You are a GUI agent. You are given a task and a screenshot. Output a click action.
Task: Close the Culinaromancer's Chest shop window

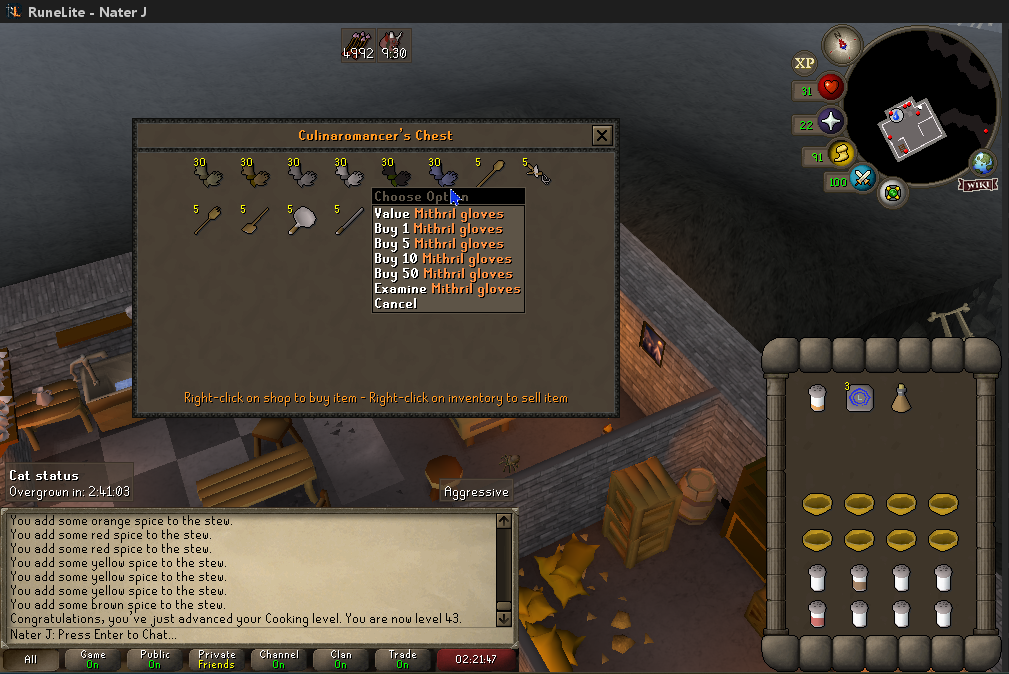pyautogui.click(x=601, y=135)
